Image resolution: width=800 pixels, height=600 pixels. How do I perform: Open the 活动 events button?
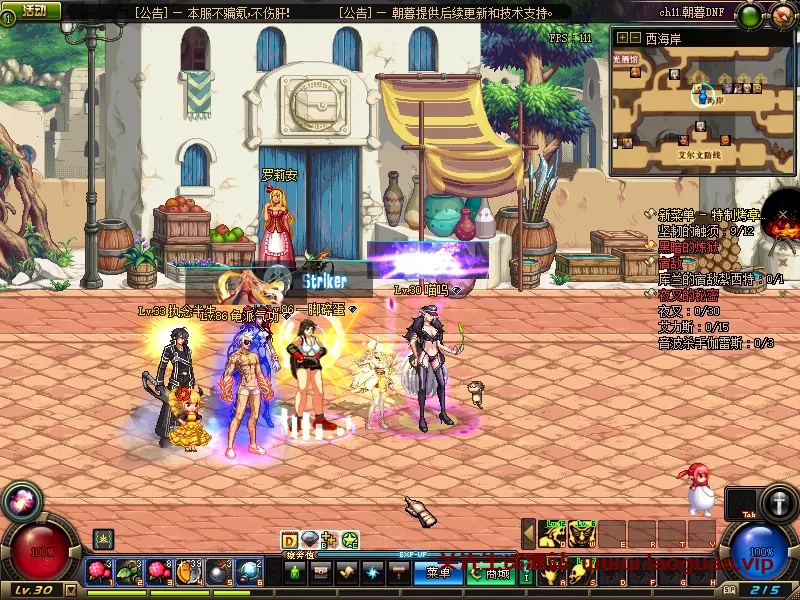click(33, 10)
